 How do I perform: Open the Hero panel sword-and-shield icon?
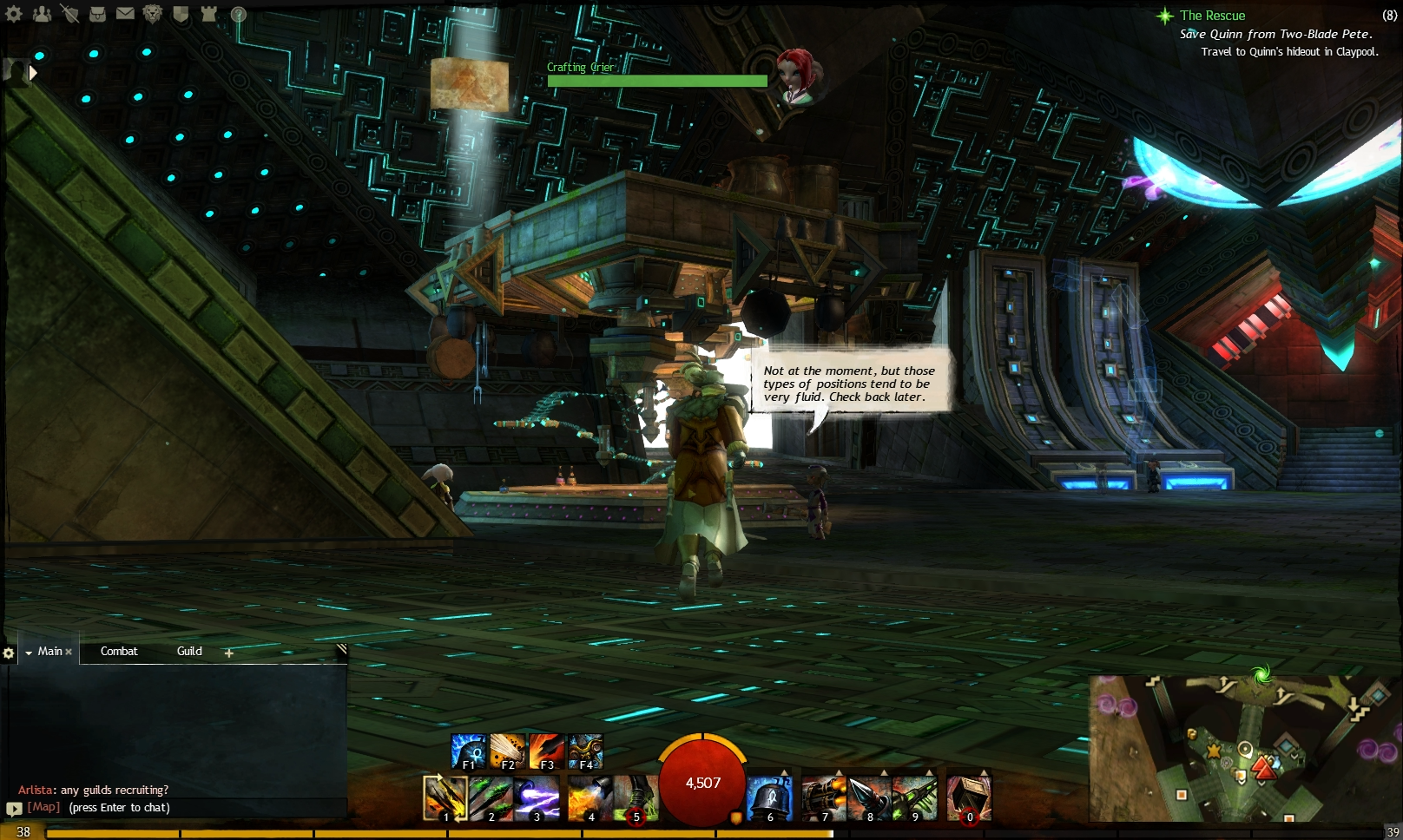click(69, 14)
